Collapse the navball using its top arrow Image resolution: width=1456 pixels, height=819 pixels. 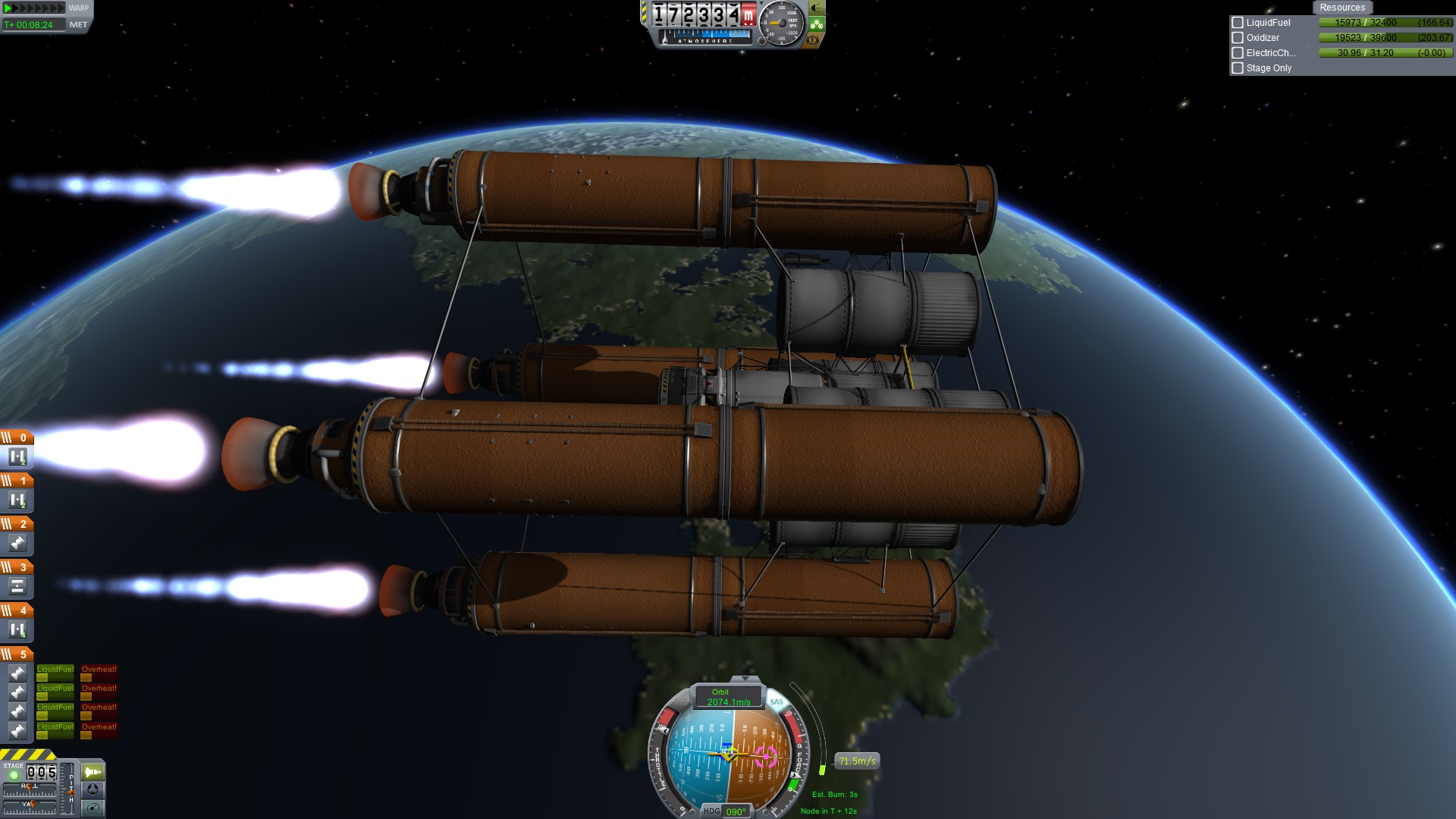pyautogui.click(x=745, y=679)
